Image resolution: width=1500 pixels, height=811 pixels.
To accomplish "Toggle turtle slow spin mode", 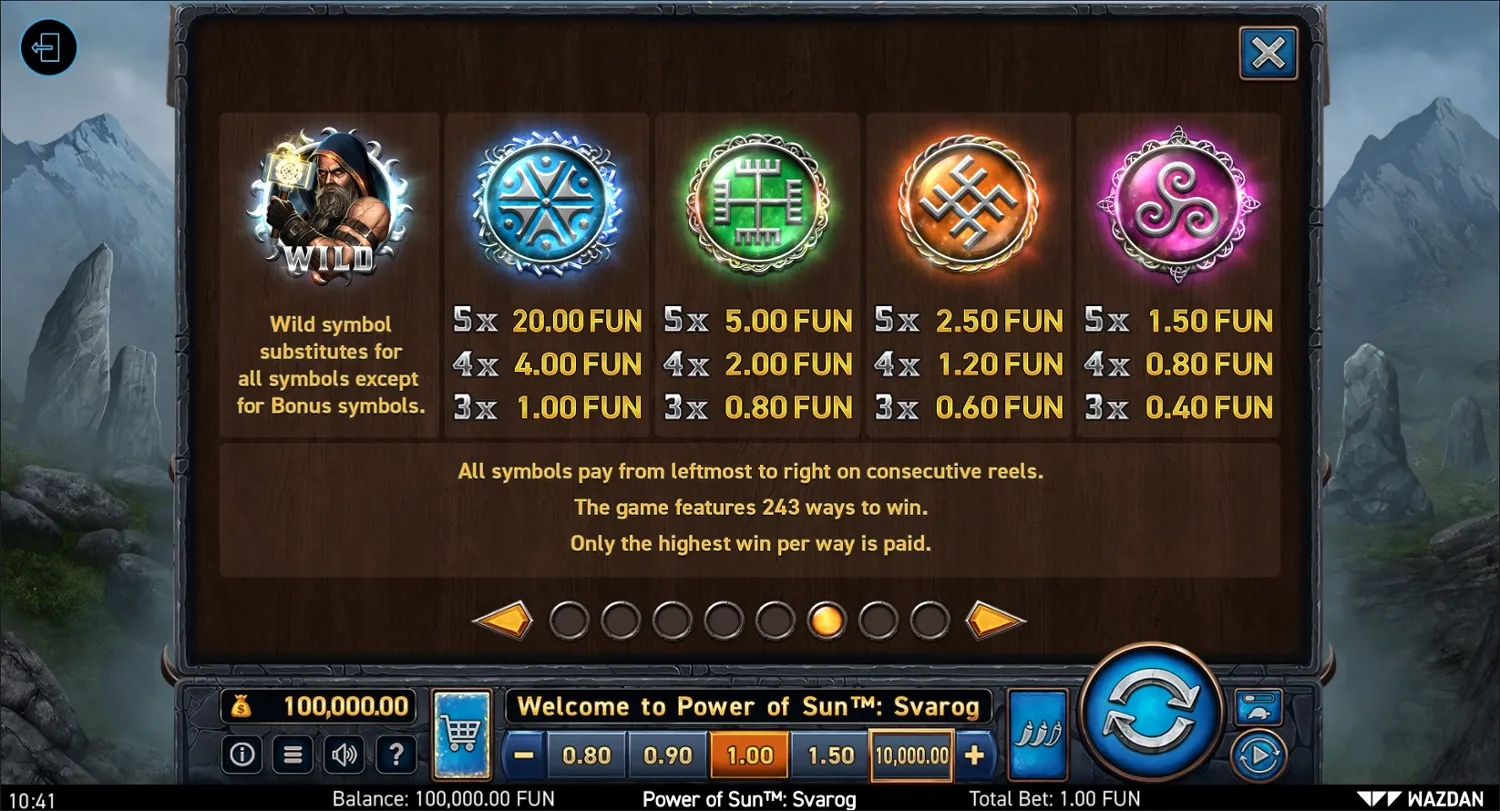I will pos(1257,706).
